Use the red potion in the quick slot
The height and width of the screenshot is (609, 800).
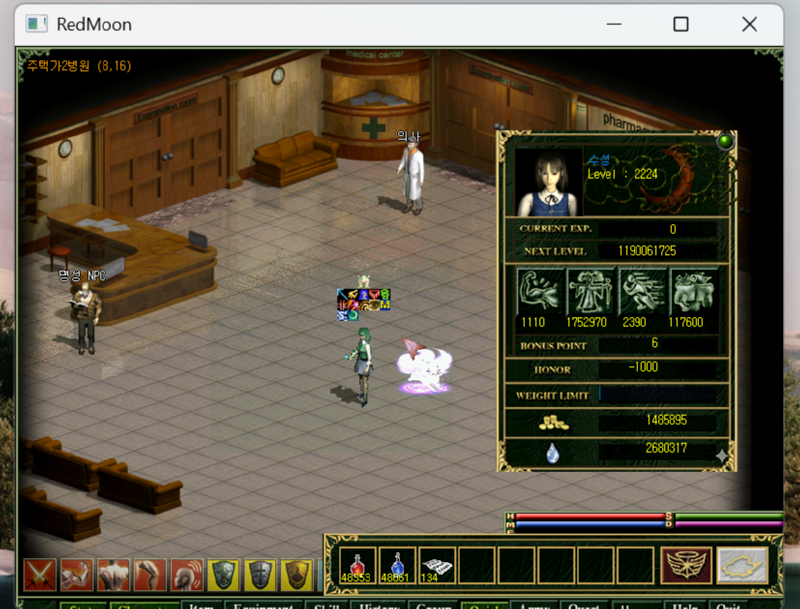[356, 565]
